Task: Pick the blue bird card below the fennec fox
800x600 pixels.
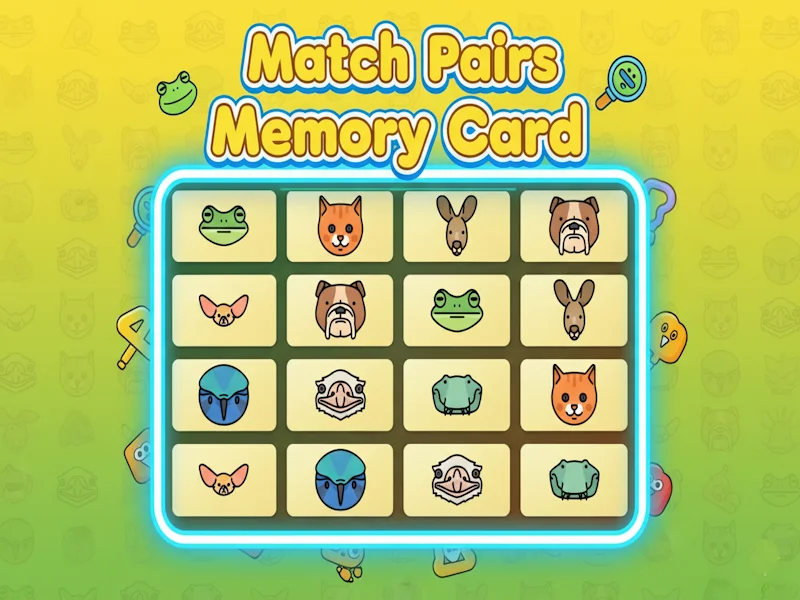Action: pos(224,395)
